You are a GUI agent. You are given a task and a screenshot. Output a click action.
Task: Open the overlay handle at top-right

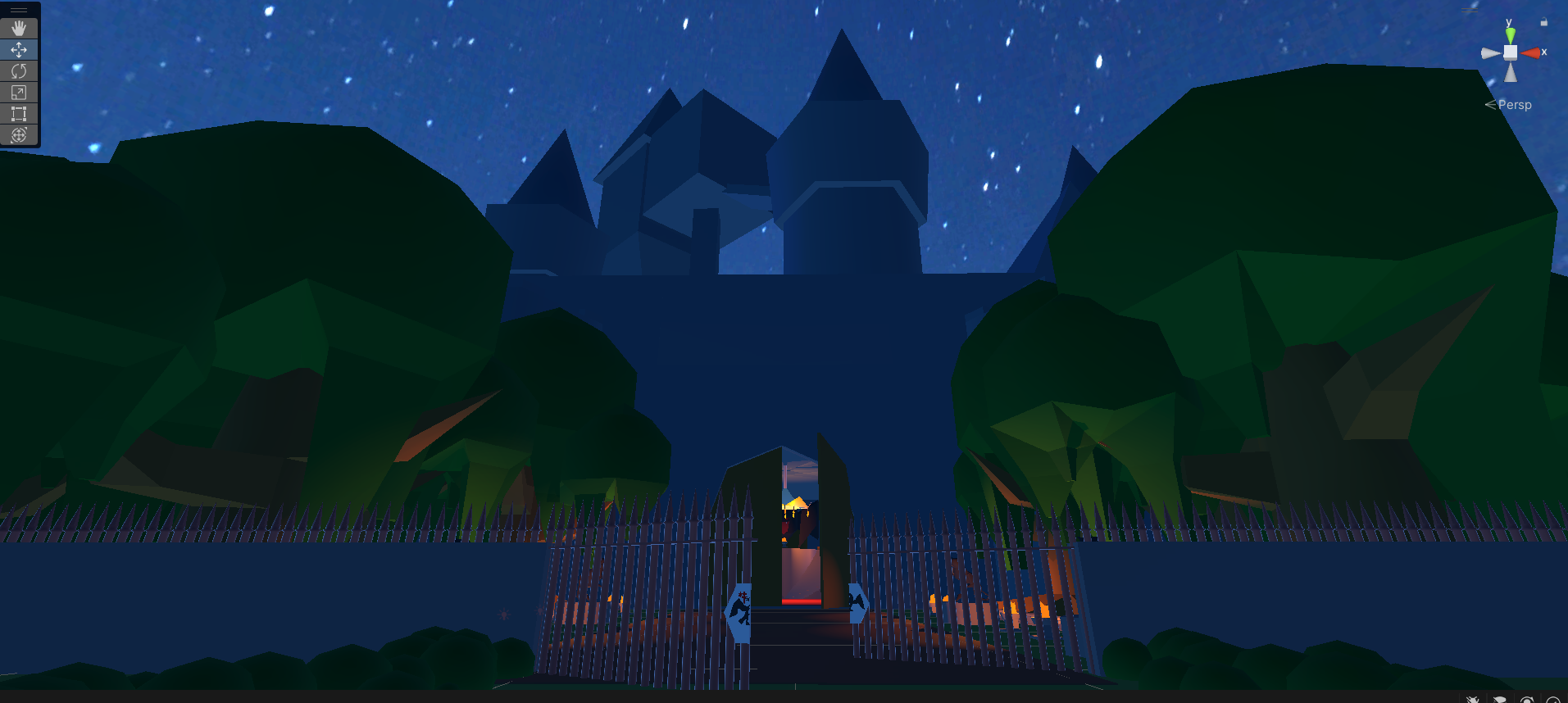point(1470,9)
